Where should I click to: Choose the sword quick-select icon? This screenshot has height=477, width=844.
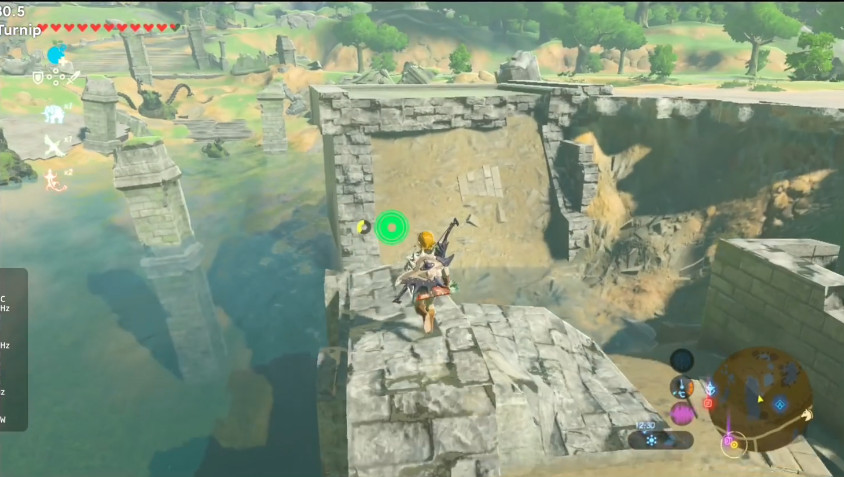click(75, 77)
